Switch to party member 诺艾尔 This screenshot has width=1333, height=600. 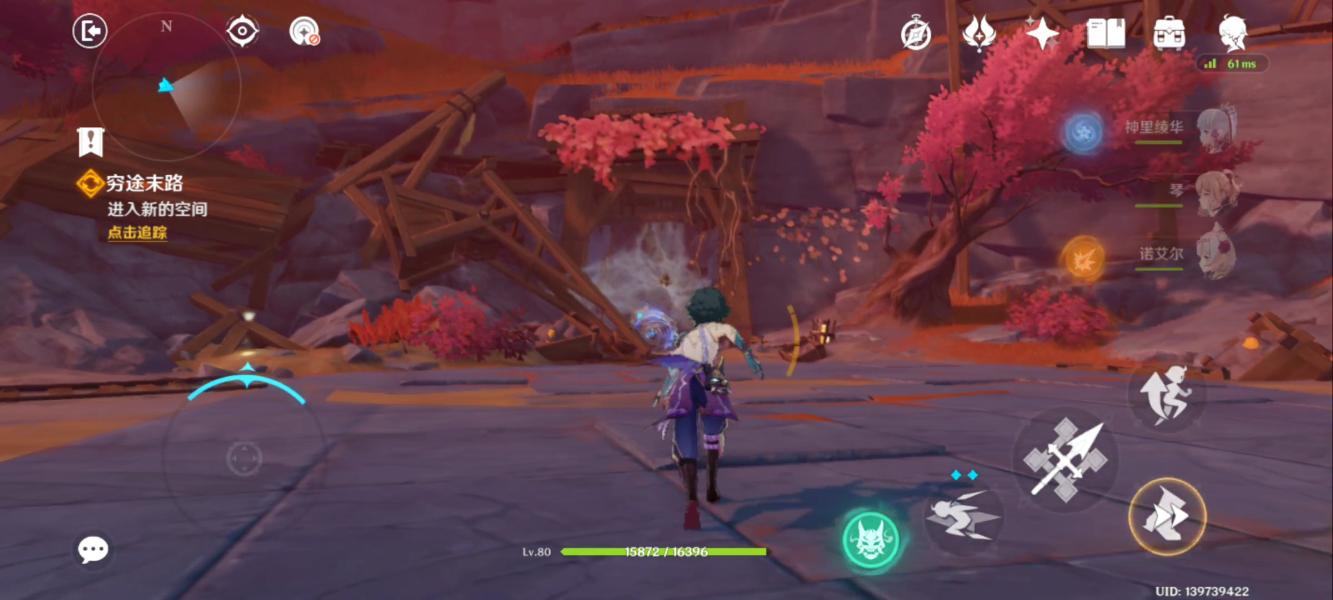point(1214,252)
